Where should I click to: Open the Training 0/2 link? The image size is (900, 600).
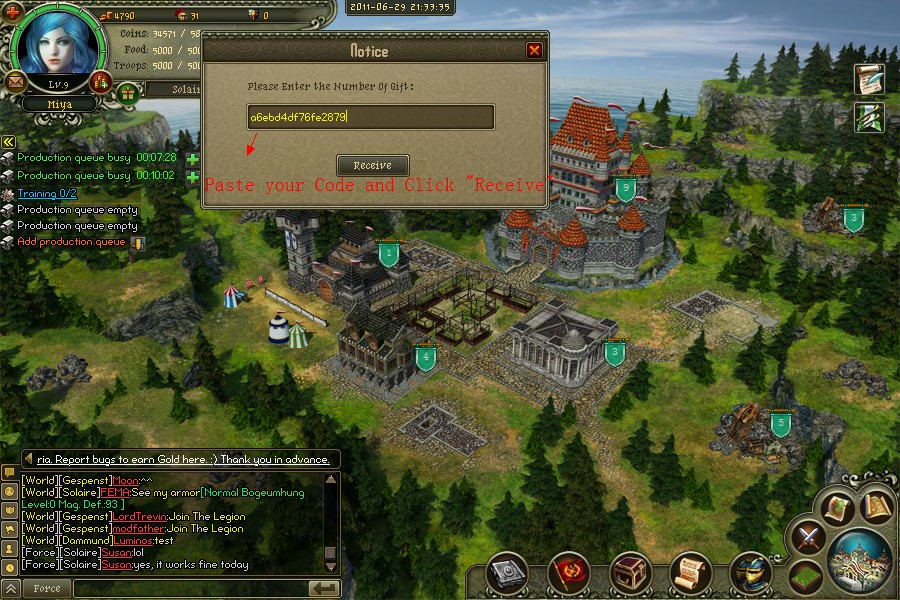coord(47,193)
